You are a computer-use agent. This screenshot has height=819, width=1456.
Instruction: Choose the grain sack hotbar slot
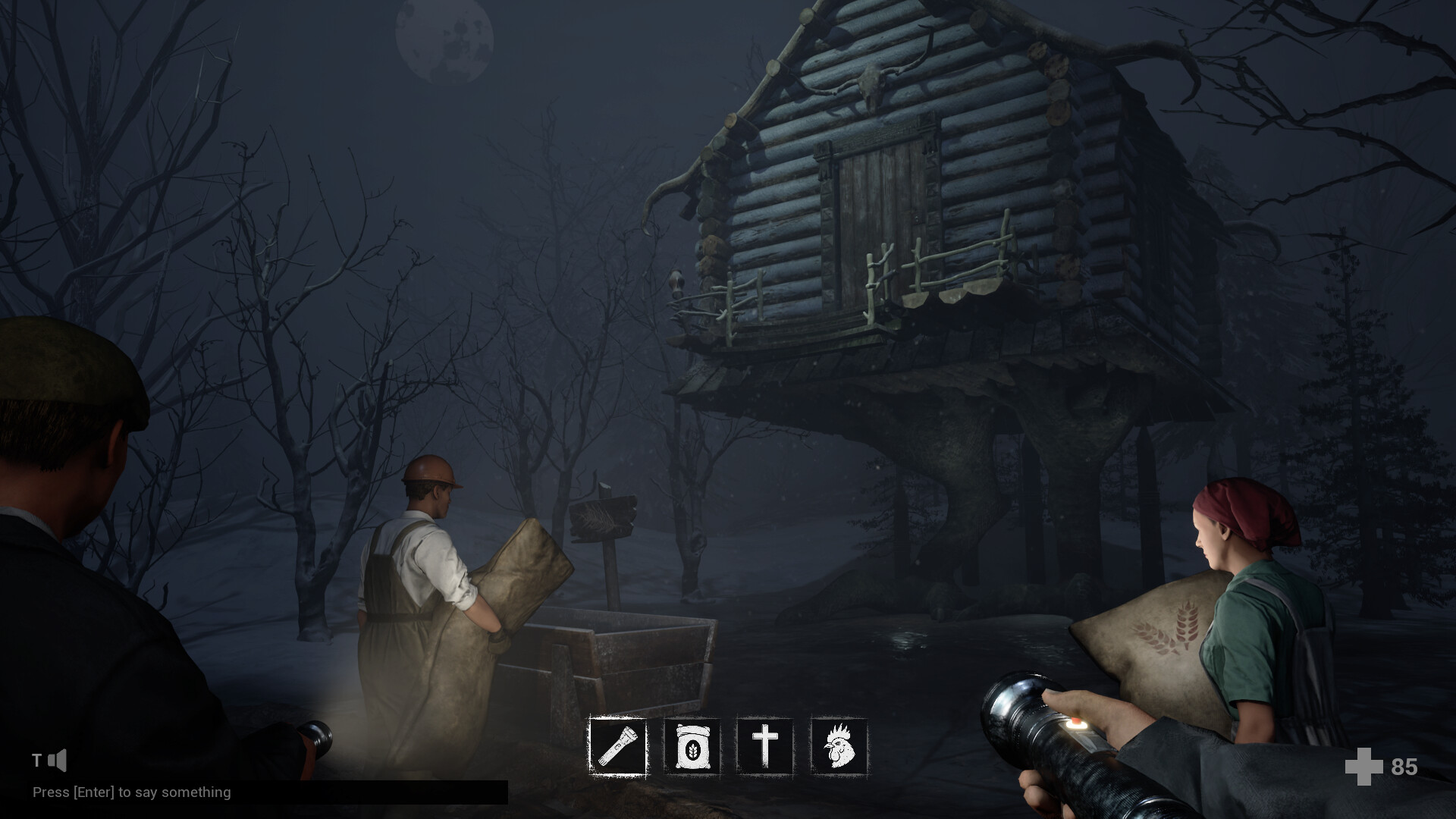(x=692, y=746)
